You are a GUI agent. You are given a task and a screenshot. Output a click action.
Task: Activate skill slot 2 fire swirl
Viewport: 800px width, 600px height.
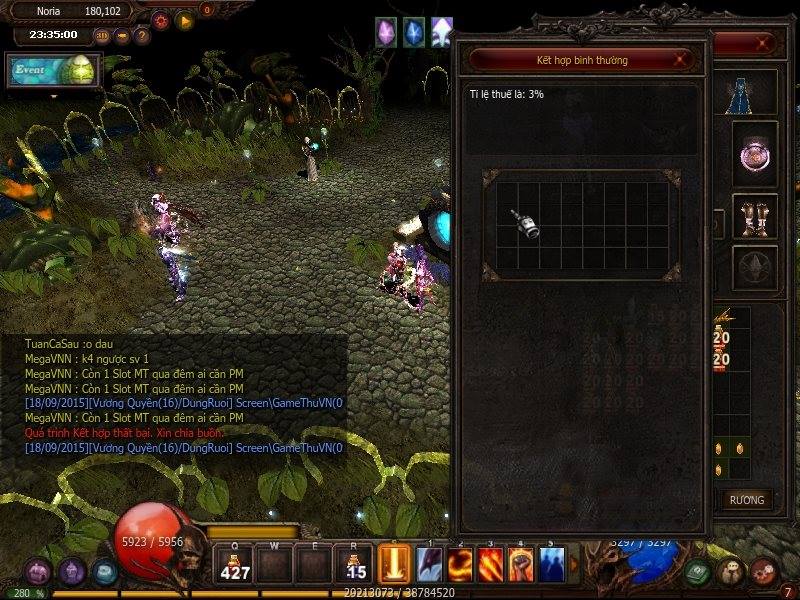pos(460,564)
